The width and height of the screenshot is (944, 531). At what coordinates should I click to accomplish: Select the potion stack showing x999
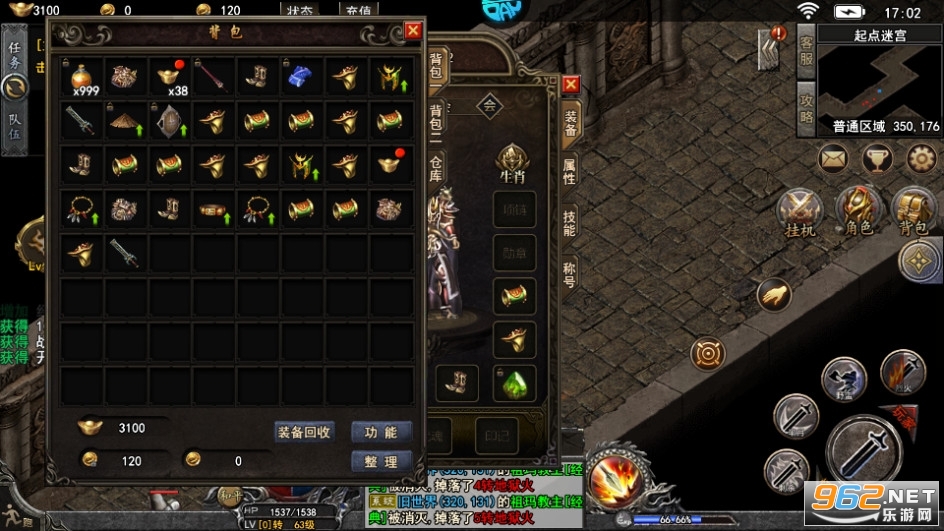click(x=81, y=77)
